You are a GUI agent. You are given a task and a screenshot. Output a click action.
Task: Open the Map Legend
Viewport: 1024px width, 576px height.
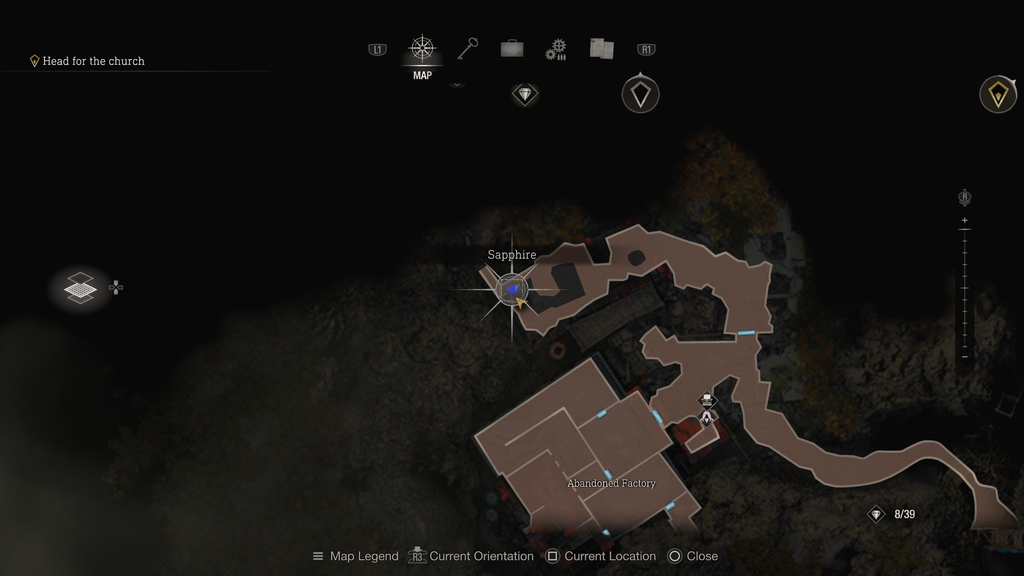pos(356,556)
